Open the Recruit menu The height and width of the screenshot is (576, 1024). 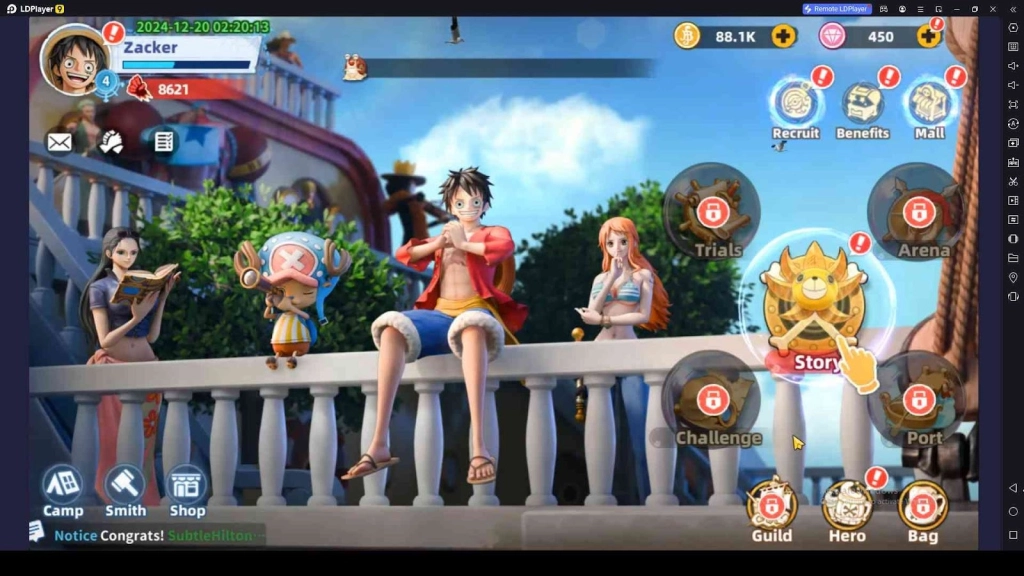(795, 106)
